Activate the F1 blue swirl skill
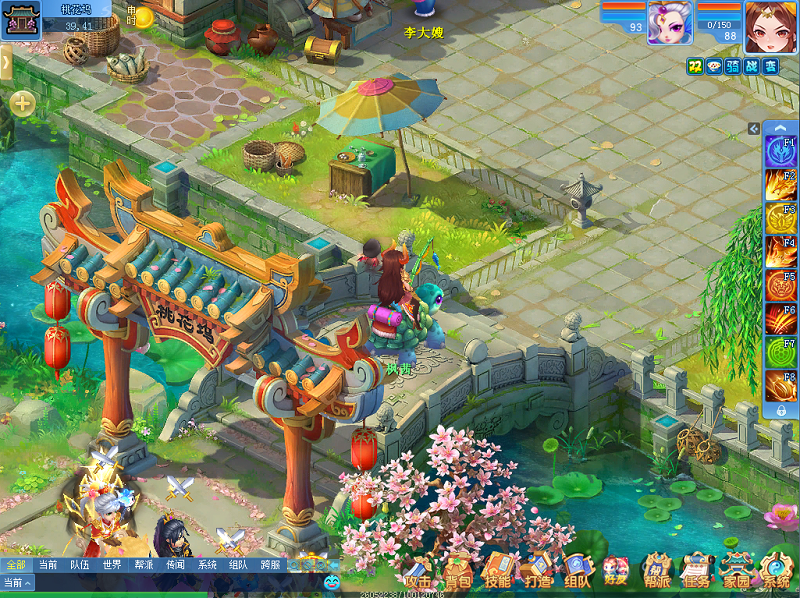The image size is (800, 598). point(780,152)
